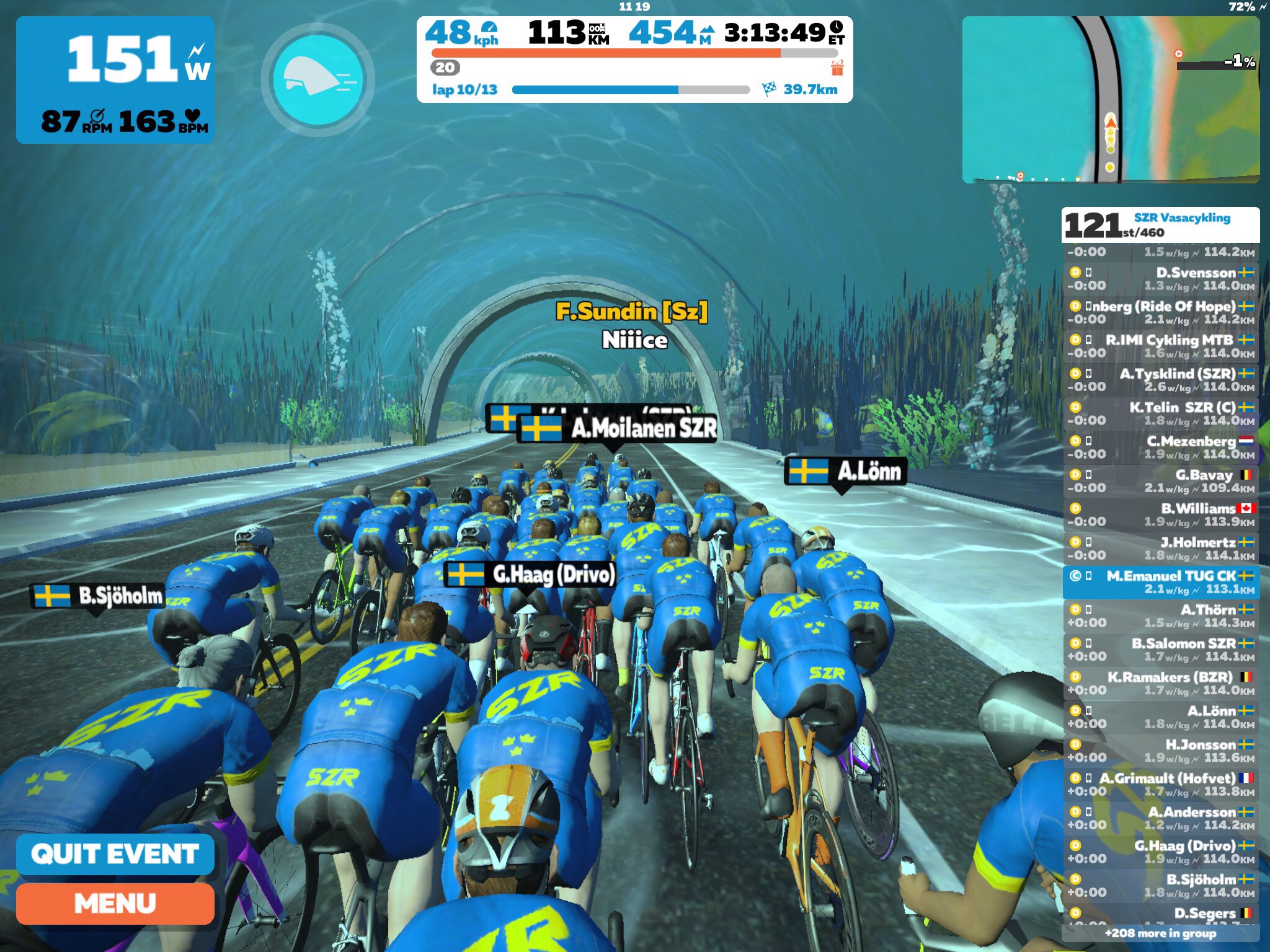This screenshot has width=1270, height=952.
Task: Choose K.Telin SZR (C) rider row
Action: 1160,413
